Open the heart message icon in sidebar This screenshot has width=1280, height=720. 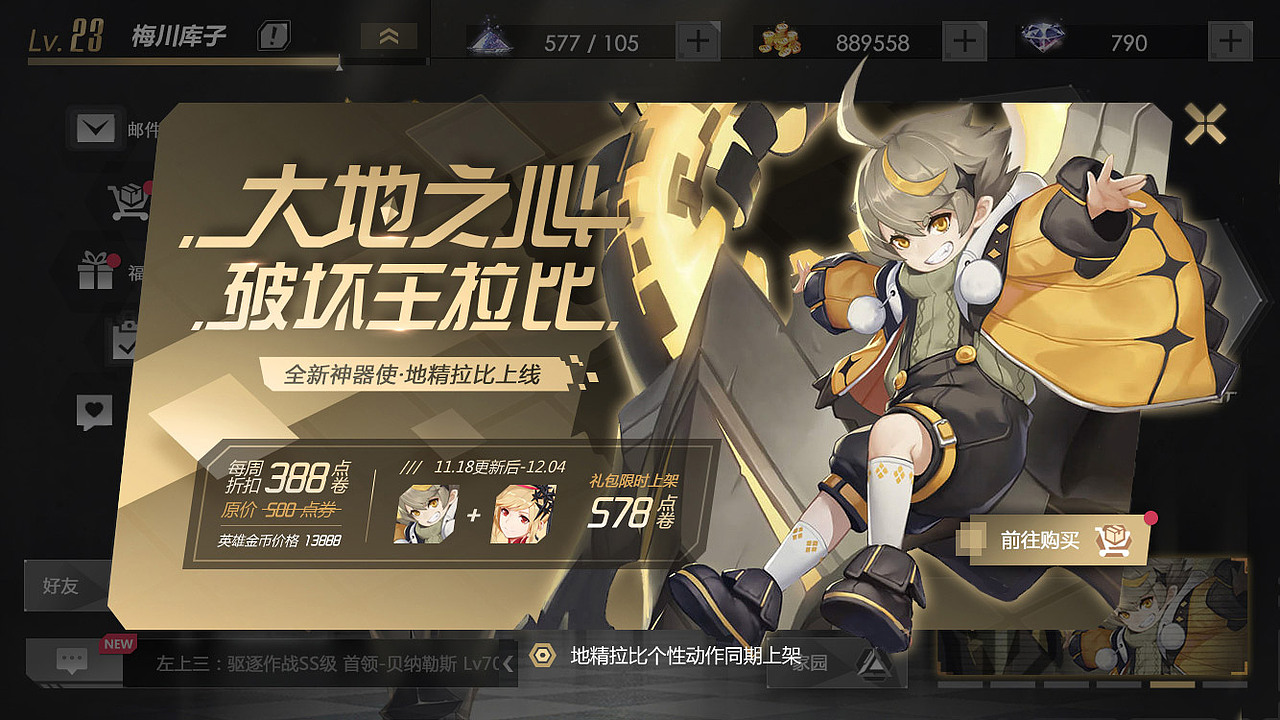pos(94,410)
